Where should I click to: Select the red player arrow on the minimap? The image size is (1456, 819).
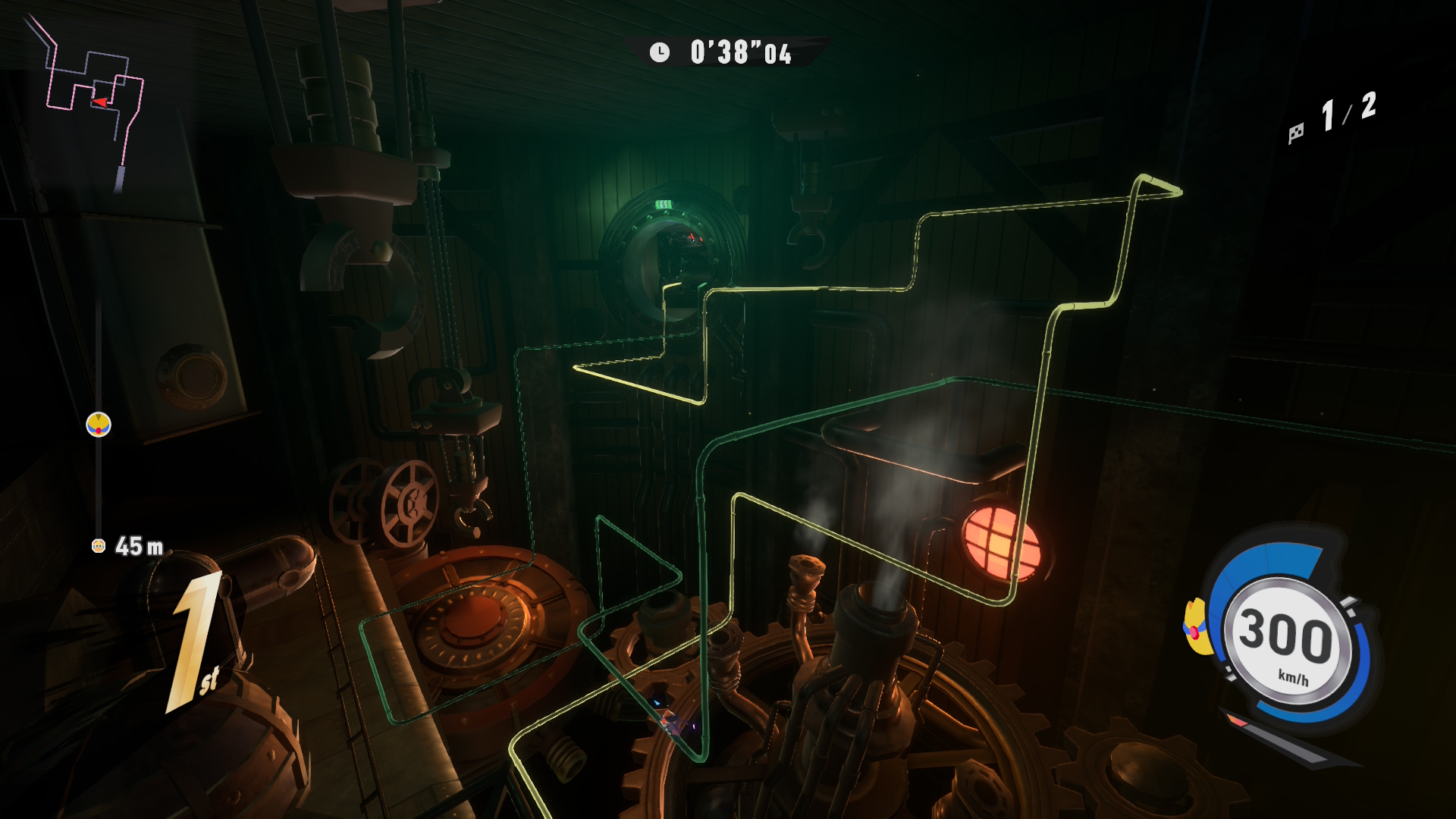99,102
